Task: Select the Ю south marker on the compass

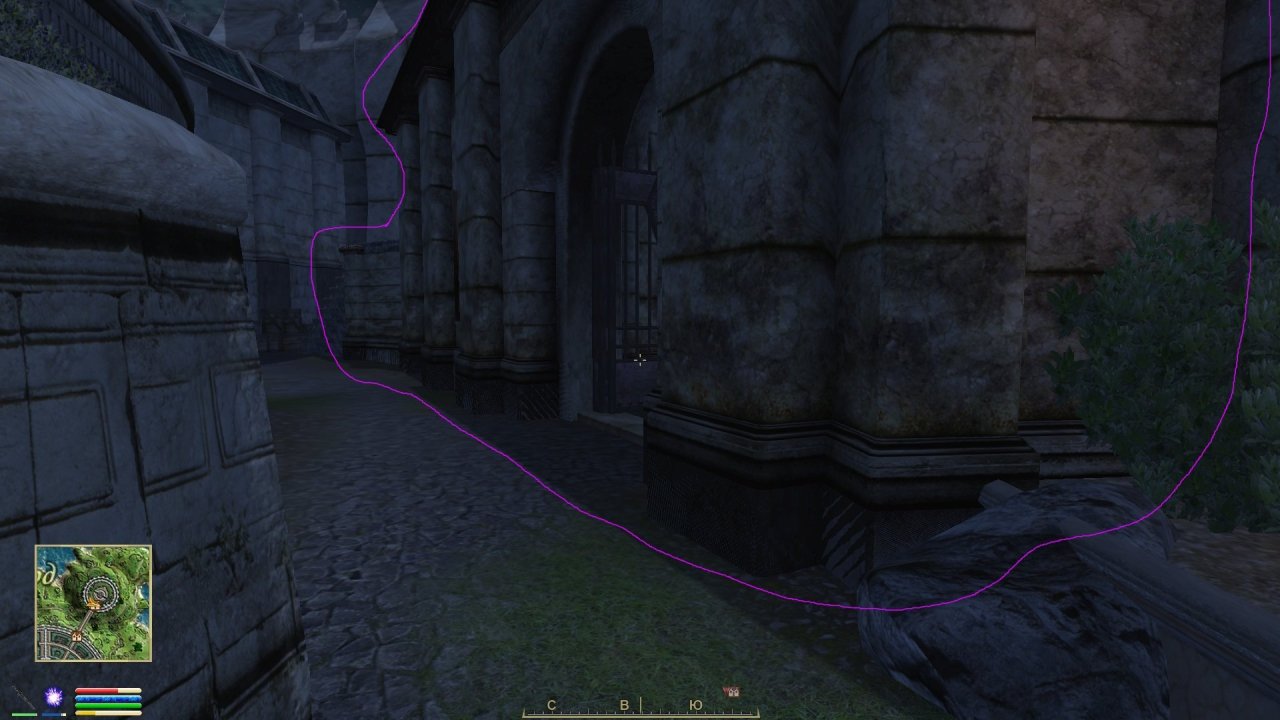Action: click(x=697, y=705)
